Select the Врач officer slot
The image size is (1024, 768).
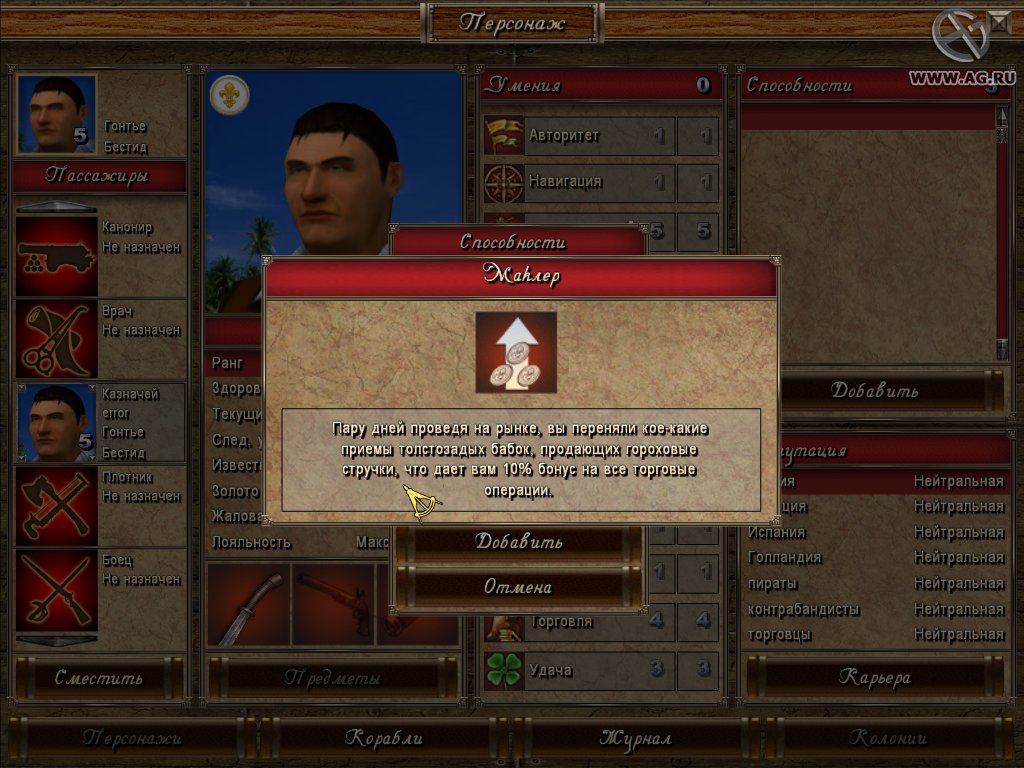click(57, 338)
